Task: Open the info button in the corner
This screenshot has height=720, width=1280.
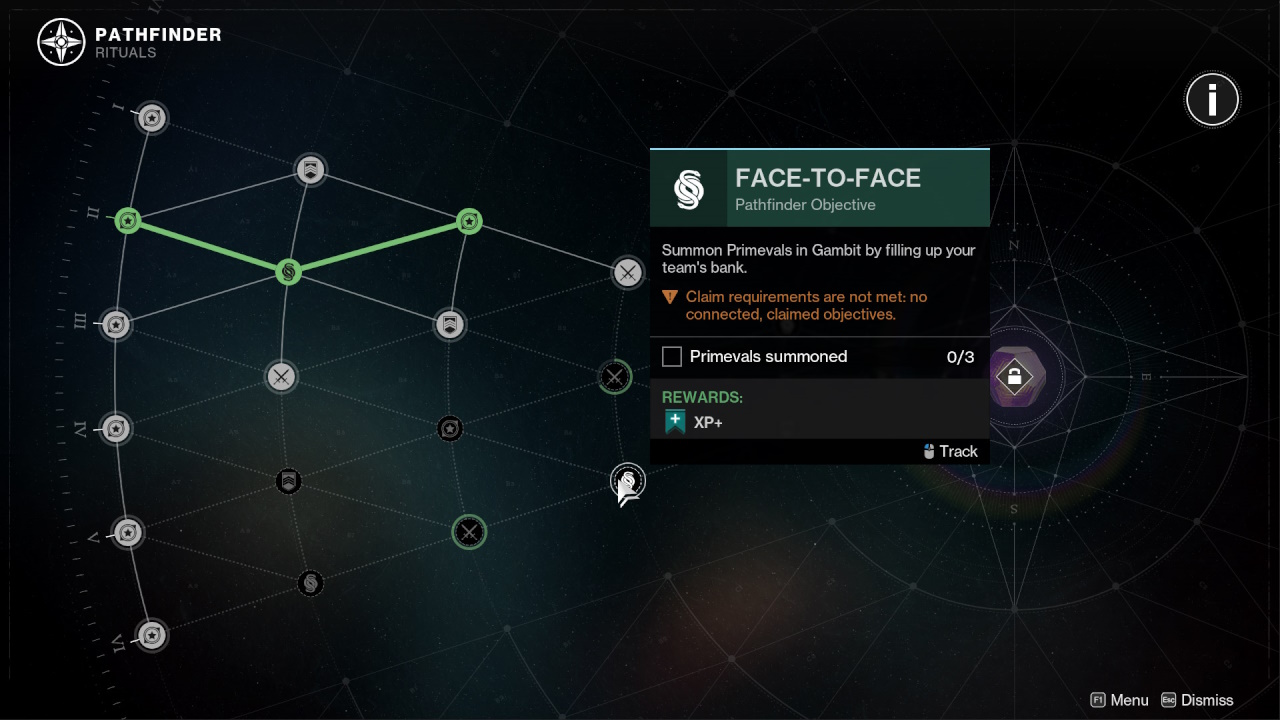Action: (1212, 99)
